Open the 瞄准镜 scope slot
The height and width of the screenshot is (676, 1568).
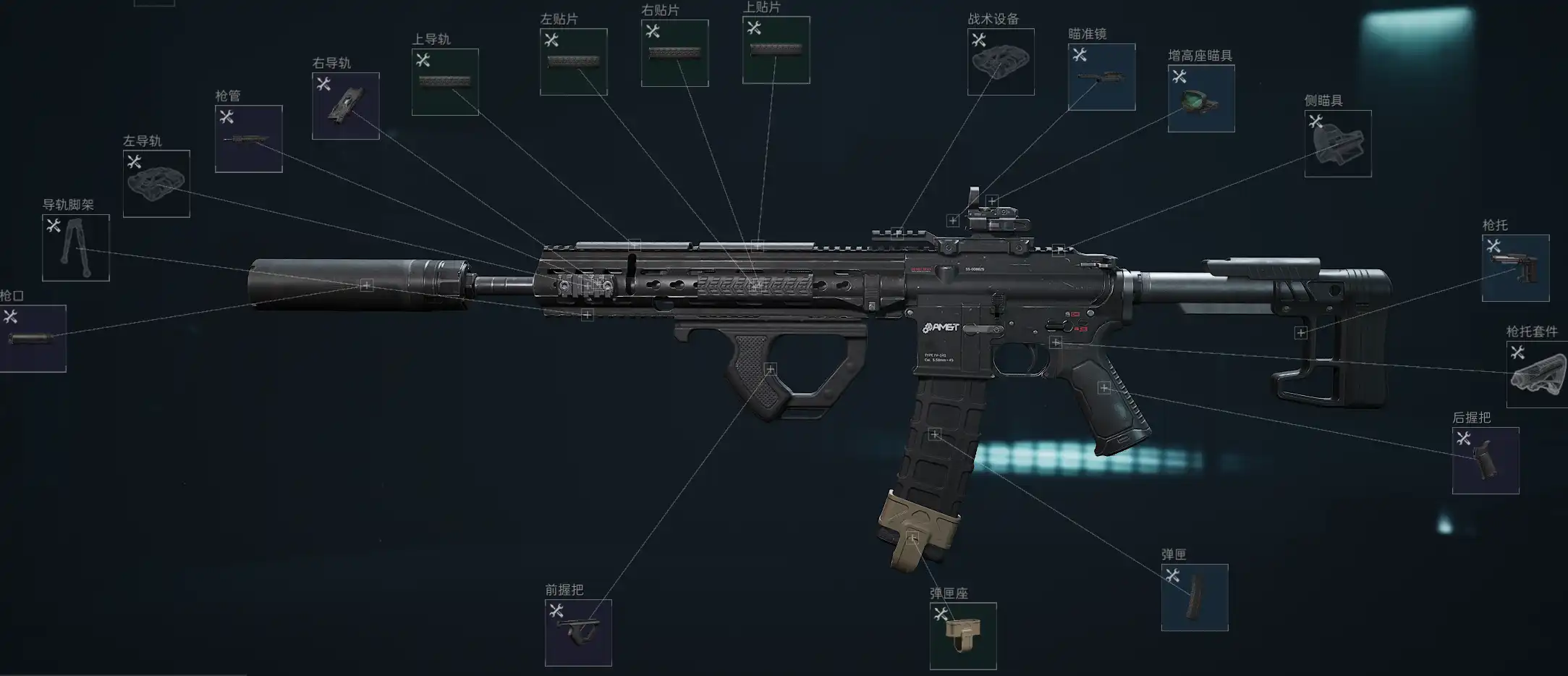(1101, 77)
